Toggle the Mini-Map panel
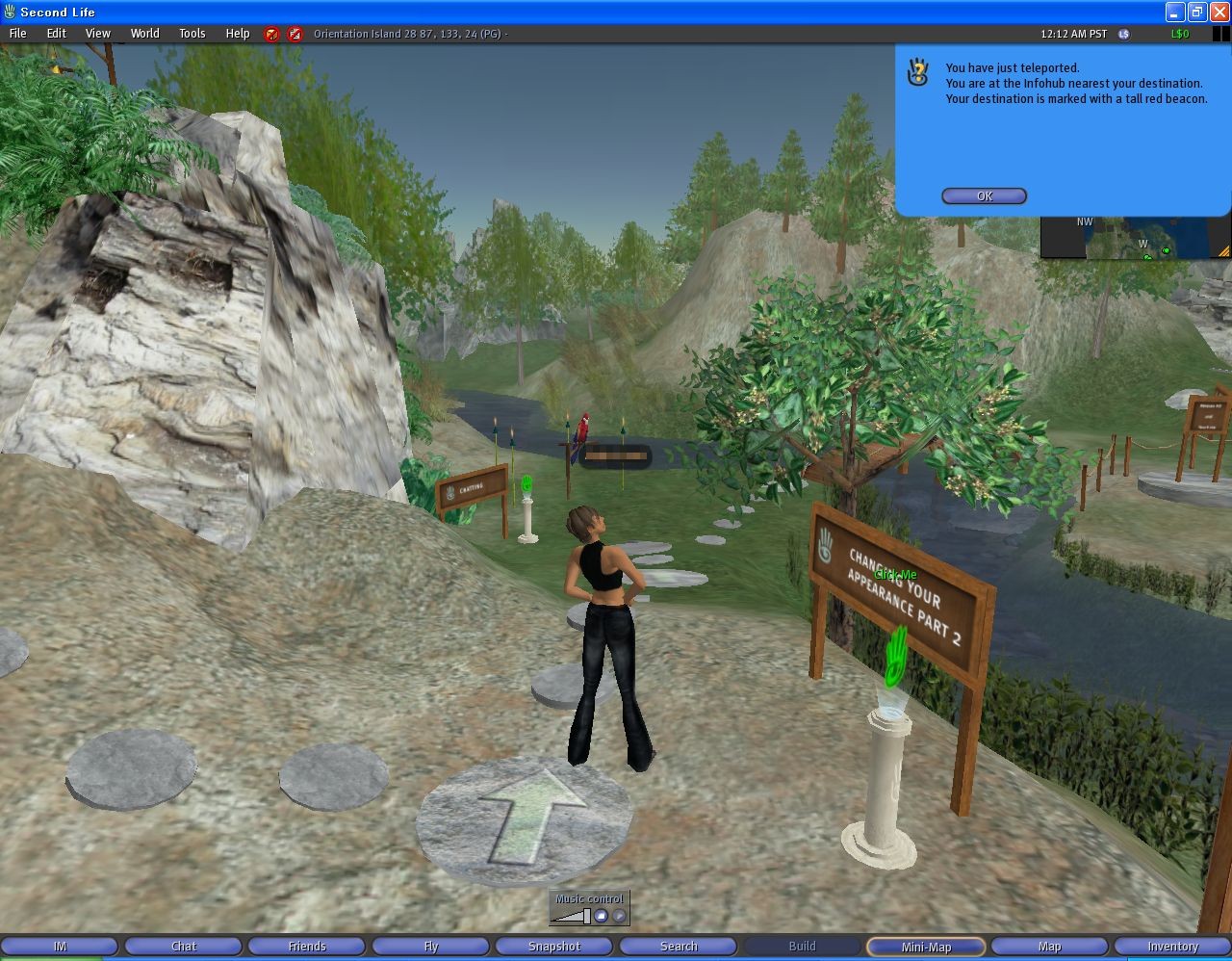 click(x=925, y=946)
